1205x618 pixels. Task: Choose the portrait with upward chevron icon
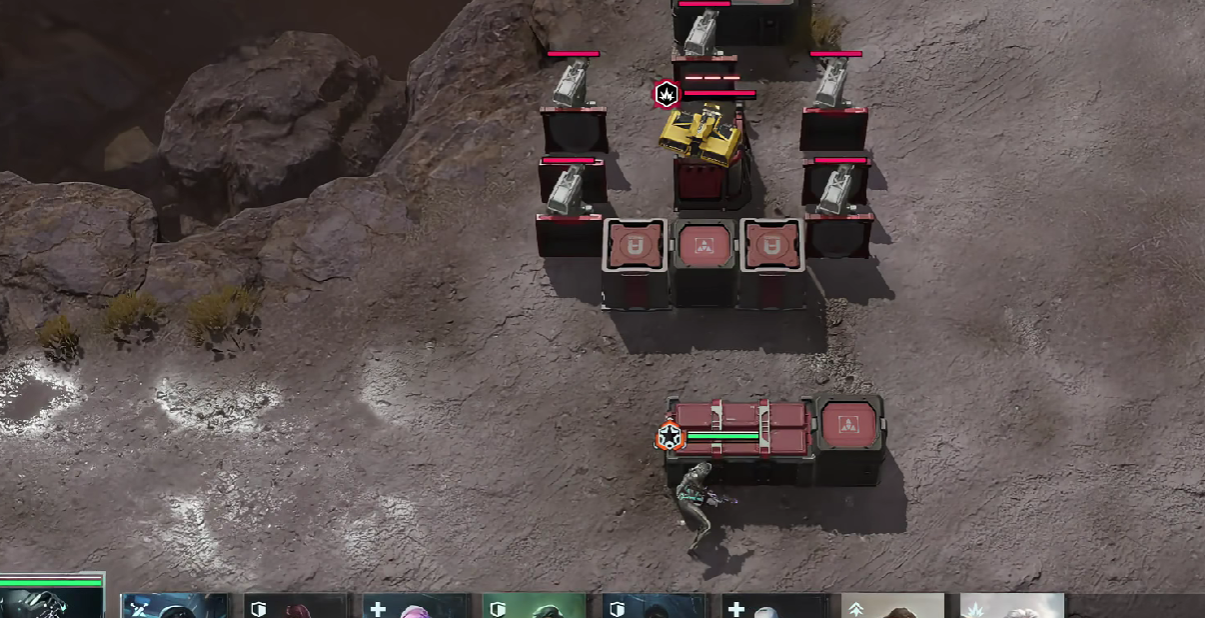point(894,606)
